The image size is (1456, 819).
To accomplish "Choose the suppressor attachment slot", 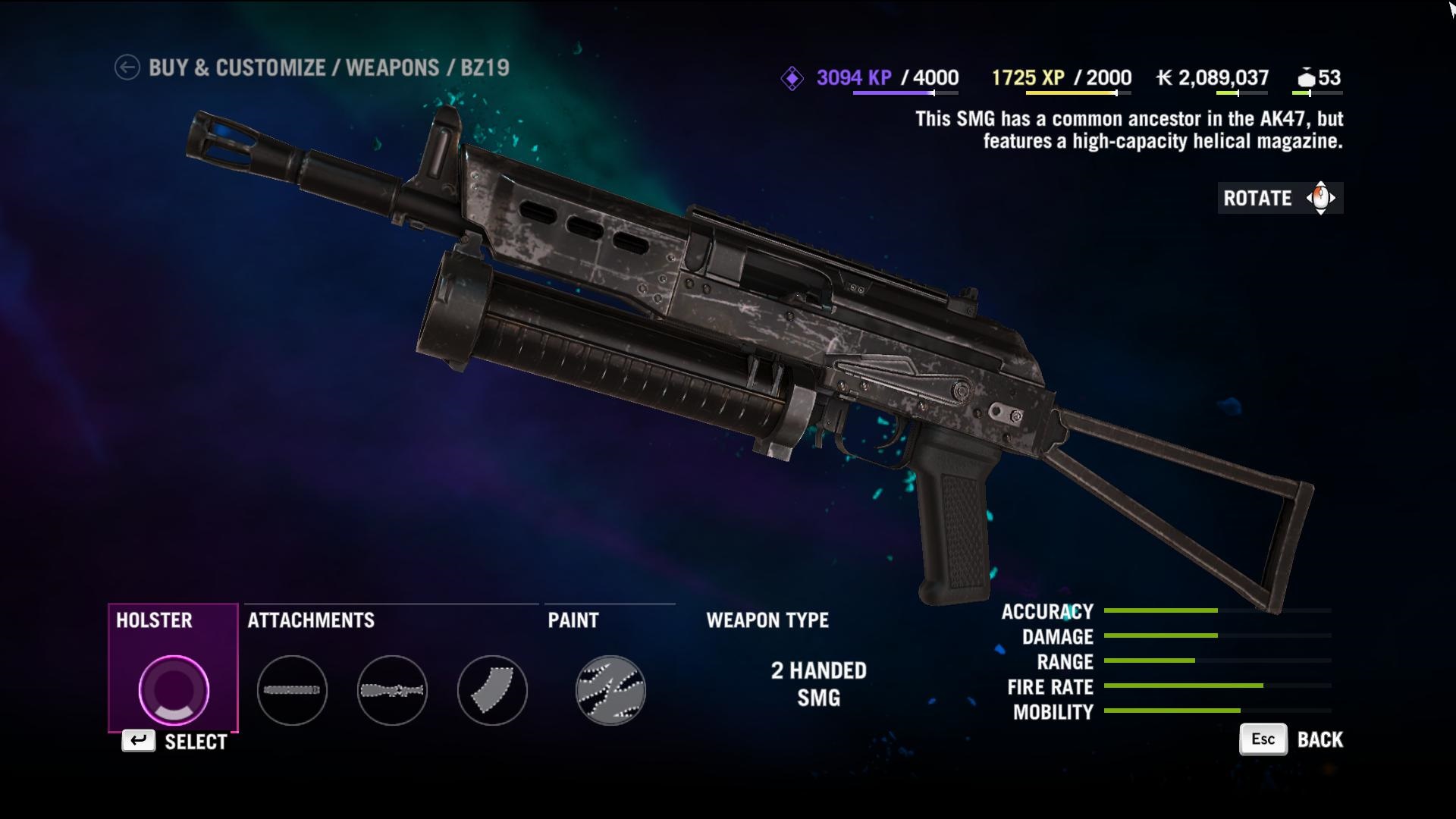I will click(x=292, y=690).
